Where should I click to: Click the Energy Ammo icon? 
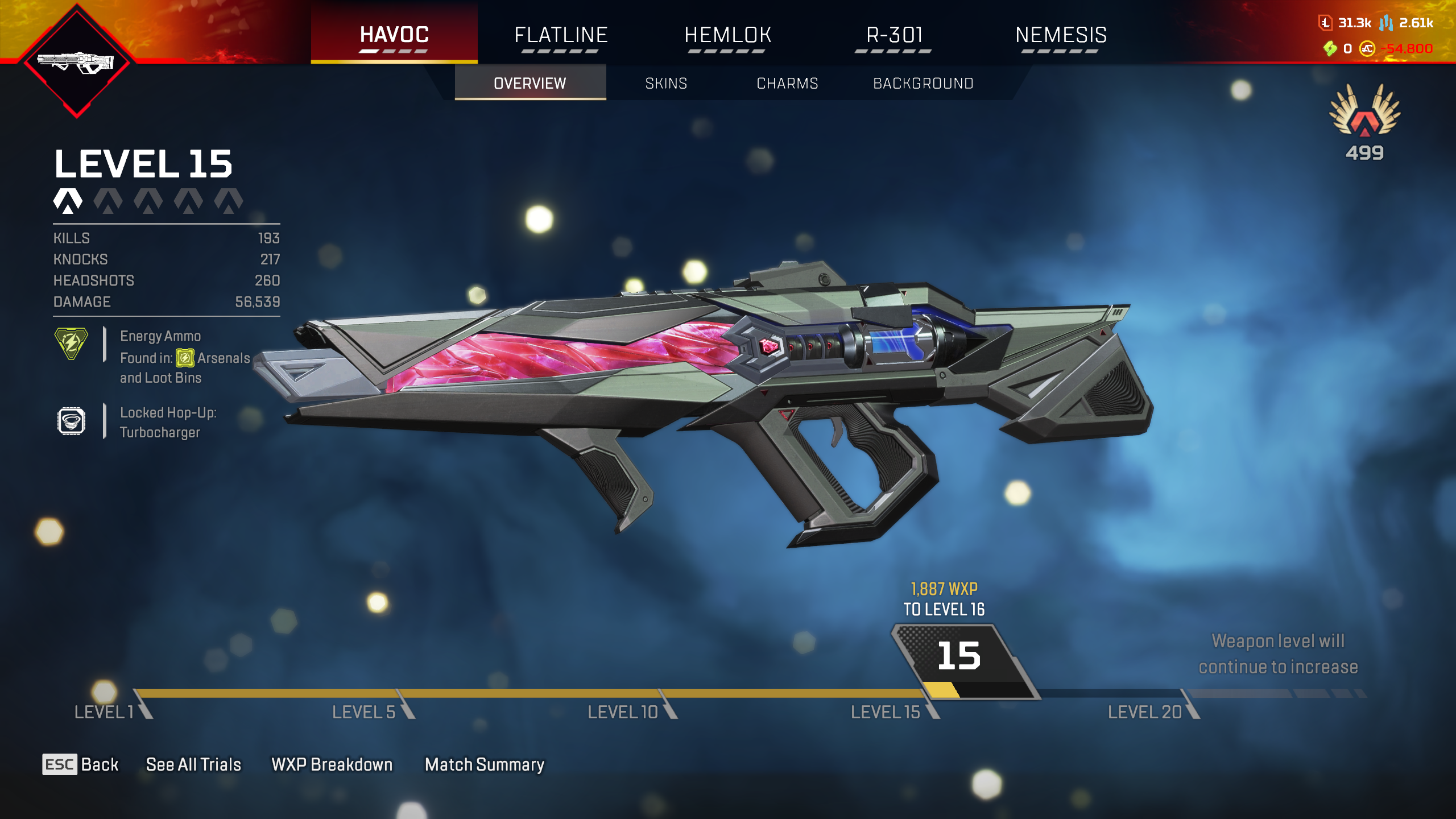(71, 343)
